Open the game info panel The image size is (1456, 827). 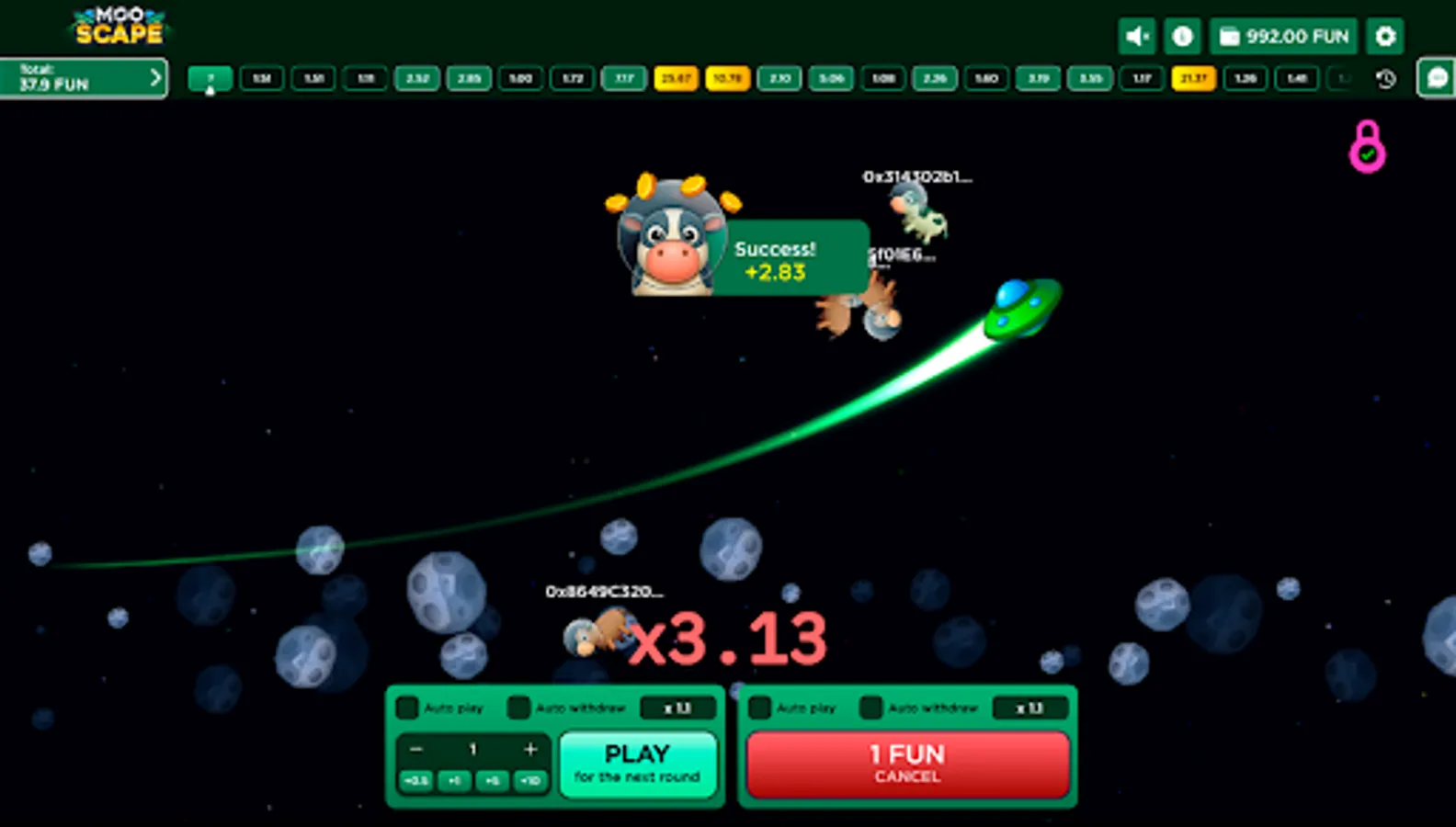[1182, 36]
